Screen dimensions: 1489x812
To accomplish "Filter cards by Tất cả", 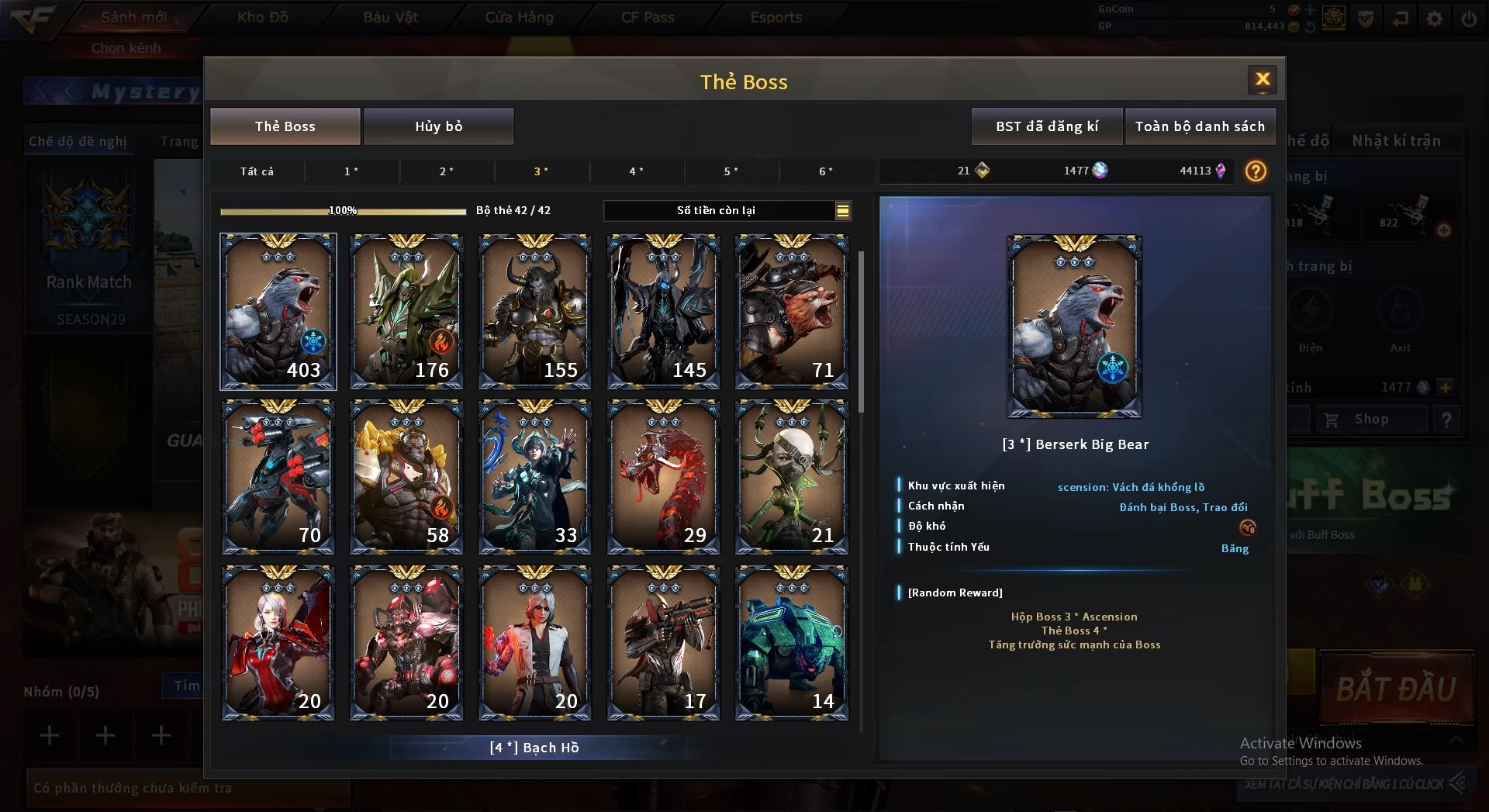I will click(x=257, y=171).
